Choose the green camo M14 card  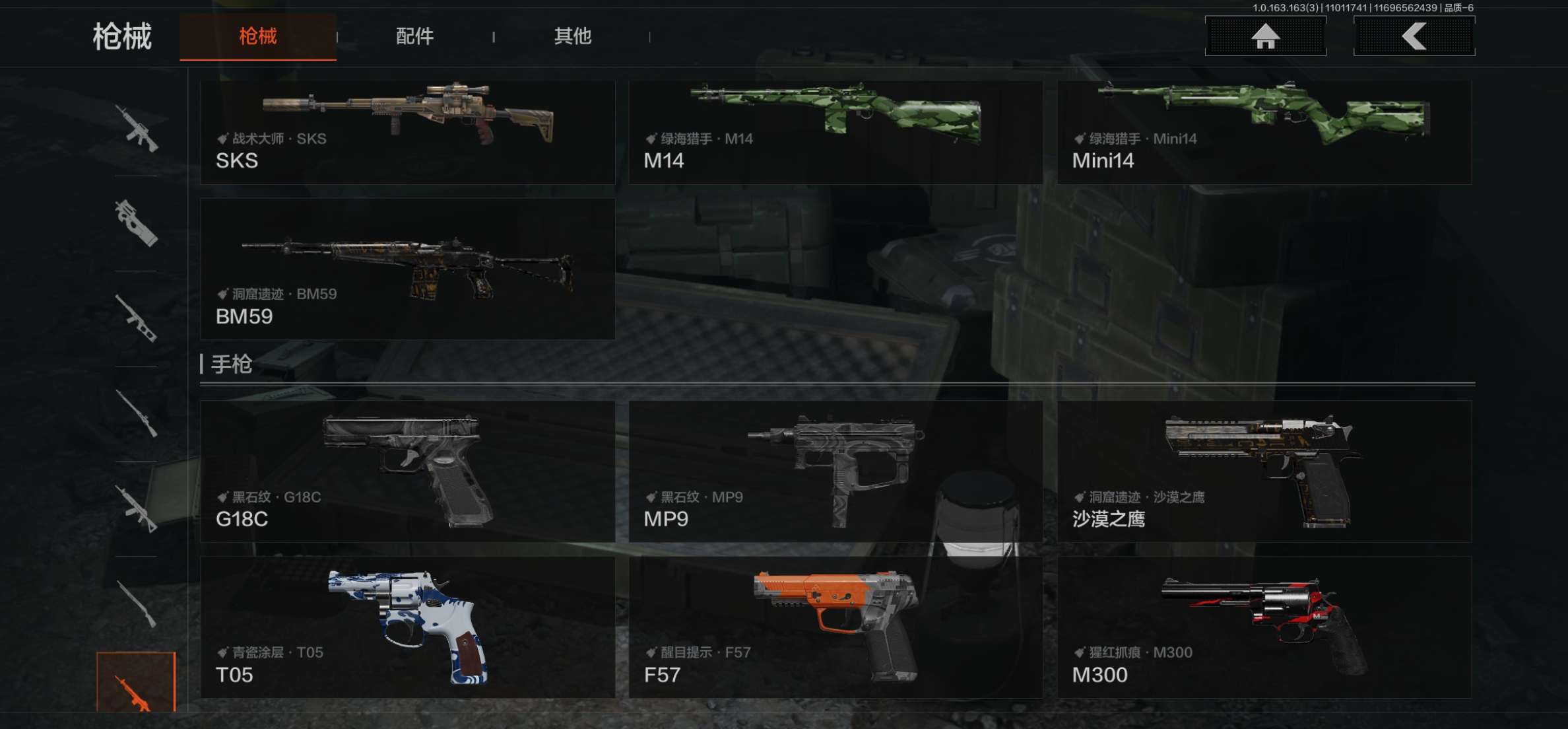(x=835, y=131)
